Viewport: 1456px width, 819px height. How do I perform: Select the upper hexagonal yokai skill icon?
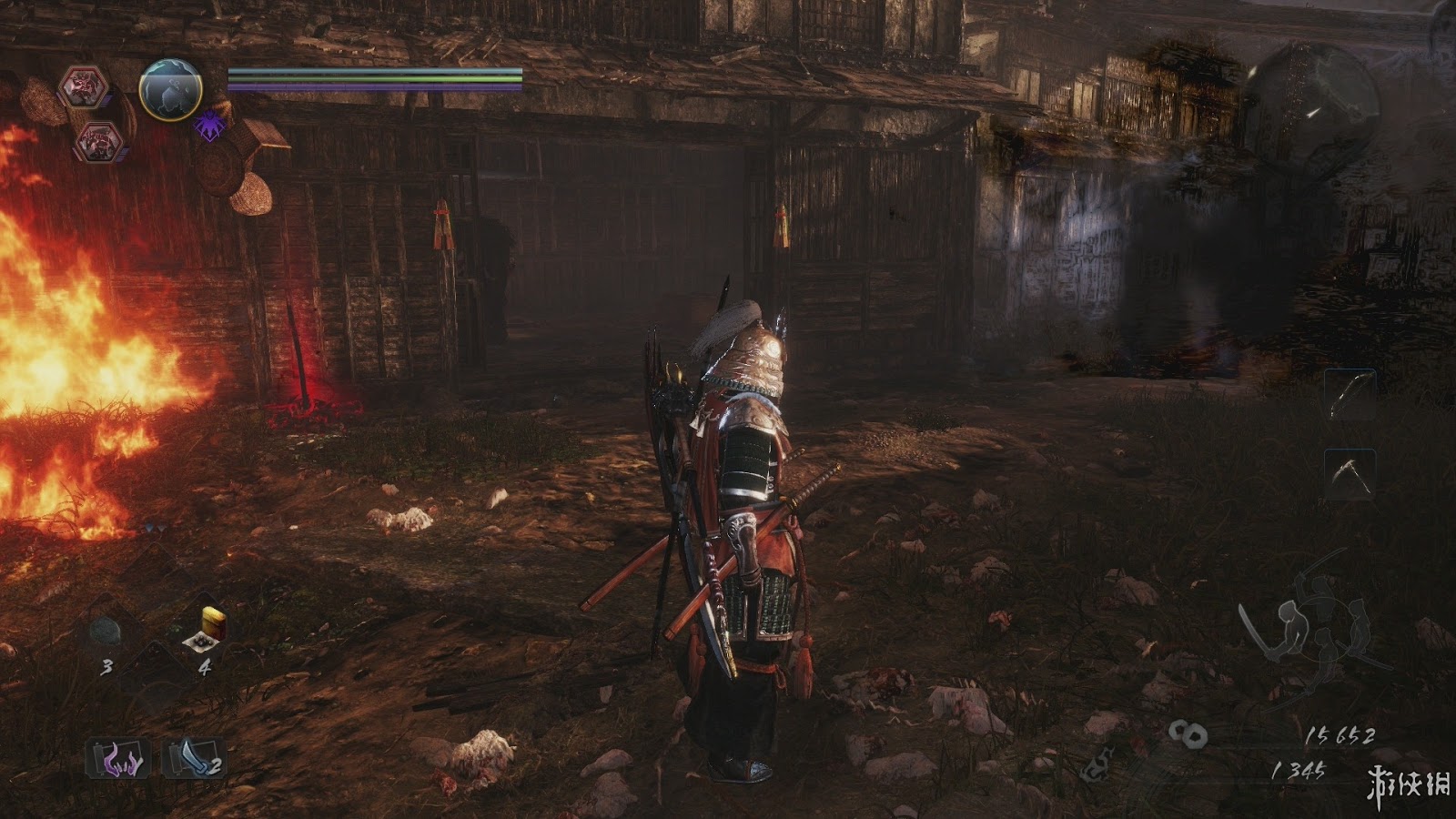84,88
